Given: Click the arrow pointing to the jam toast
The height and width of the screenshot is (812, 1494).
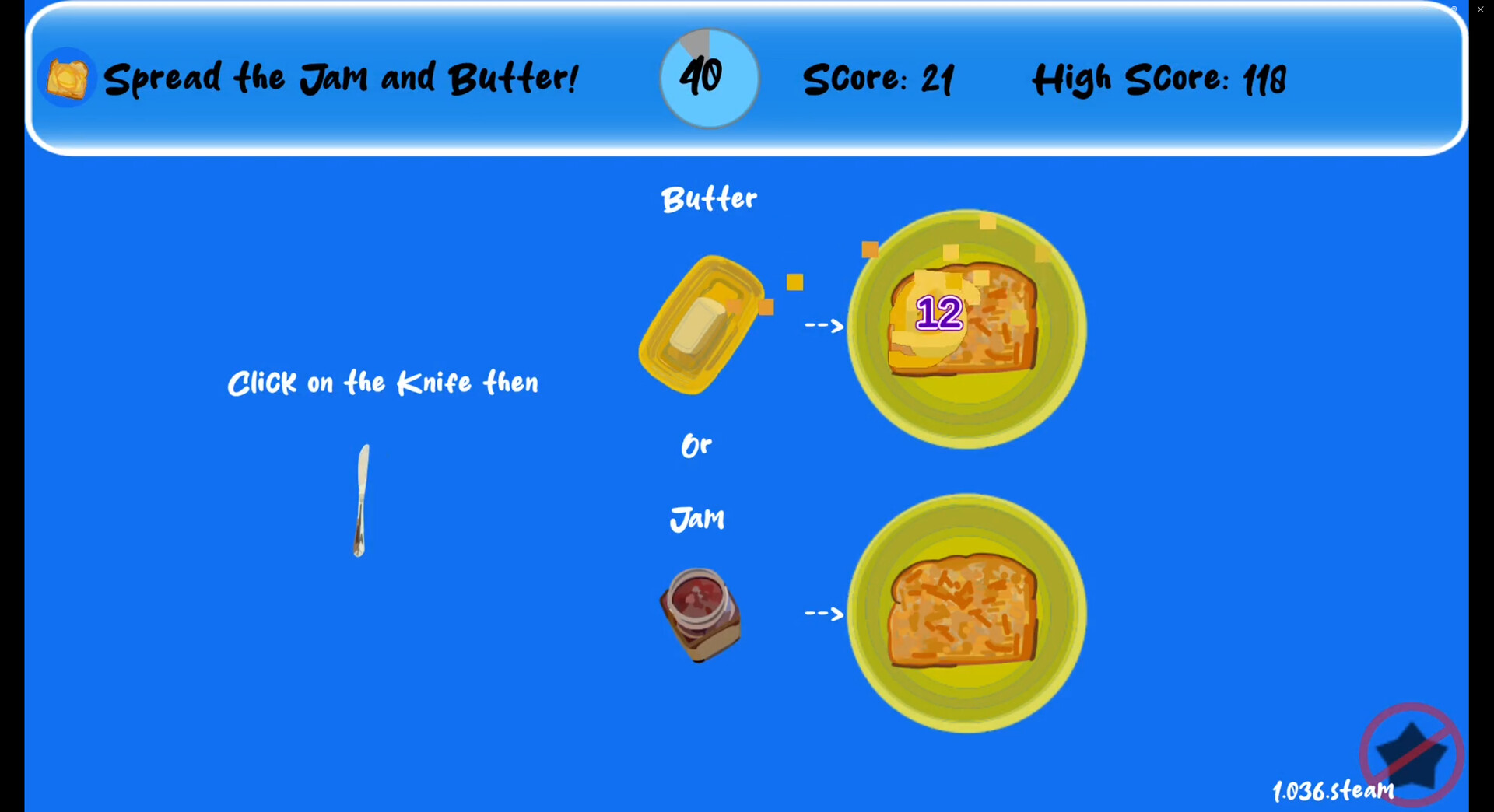Looking at the screenshot, I should (822, 614).
